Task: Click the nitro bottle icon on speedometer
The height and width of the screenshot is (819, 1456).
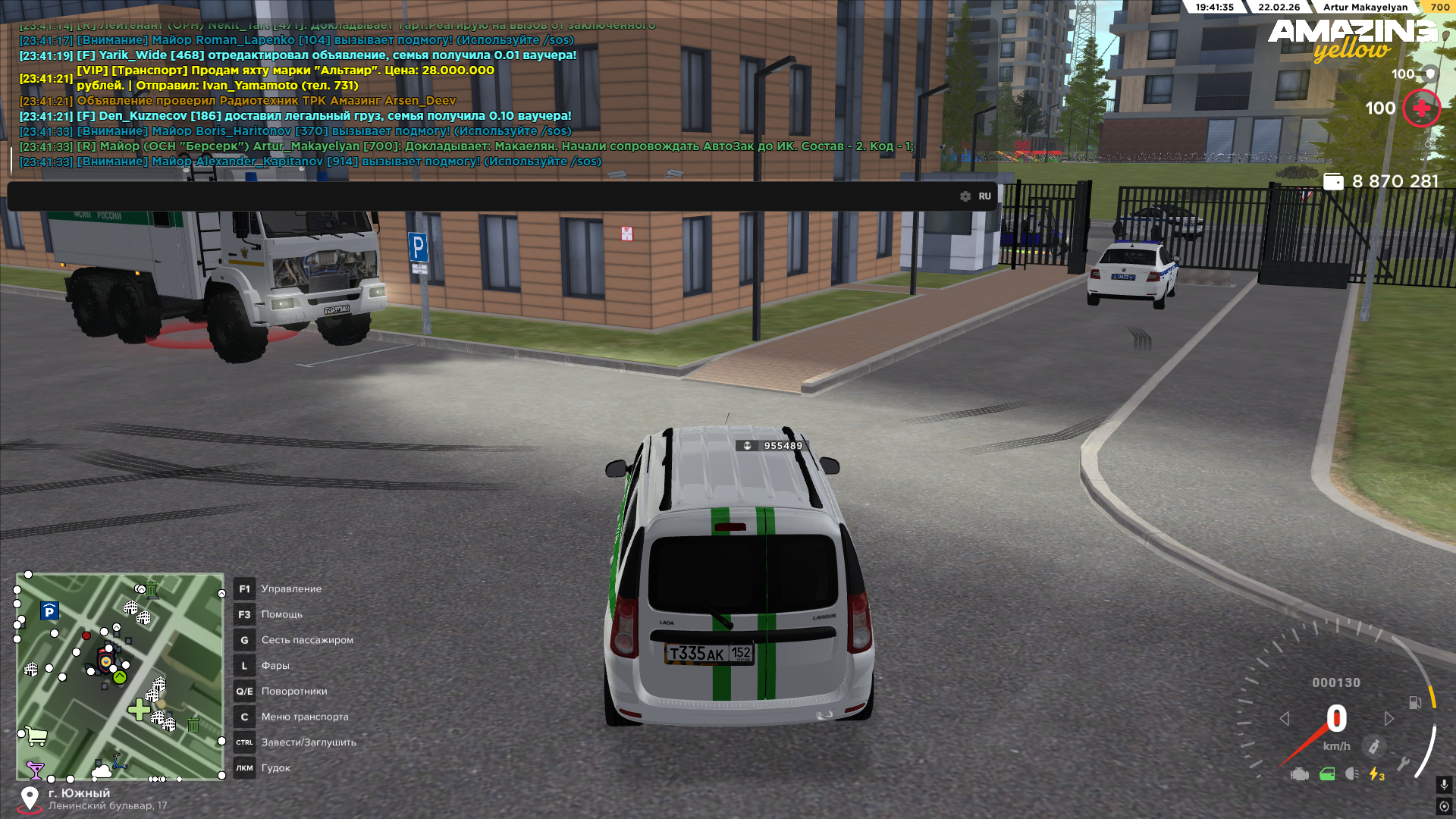Action: pyautogui.click(x=1373, y=747)
